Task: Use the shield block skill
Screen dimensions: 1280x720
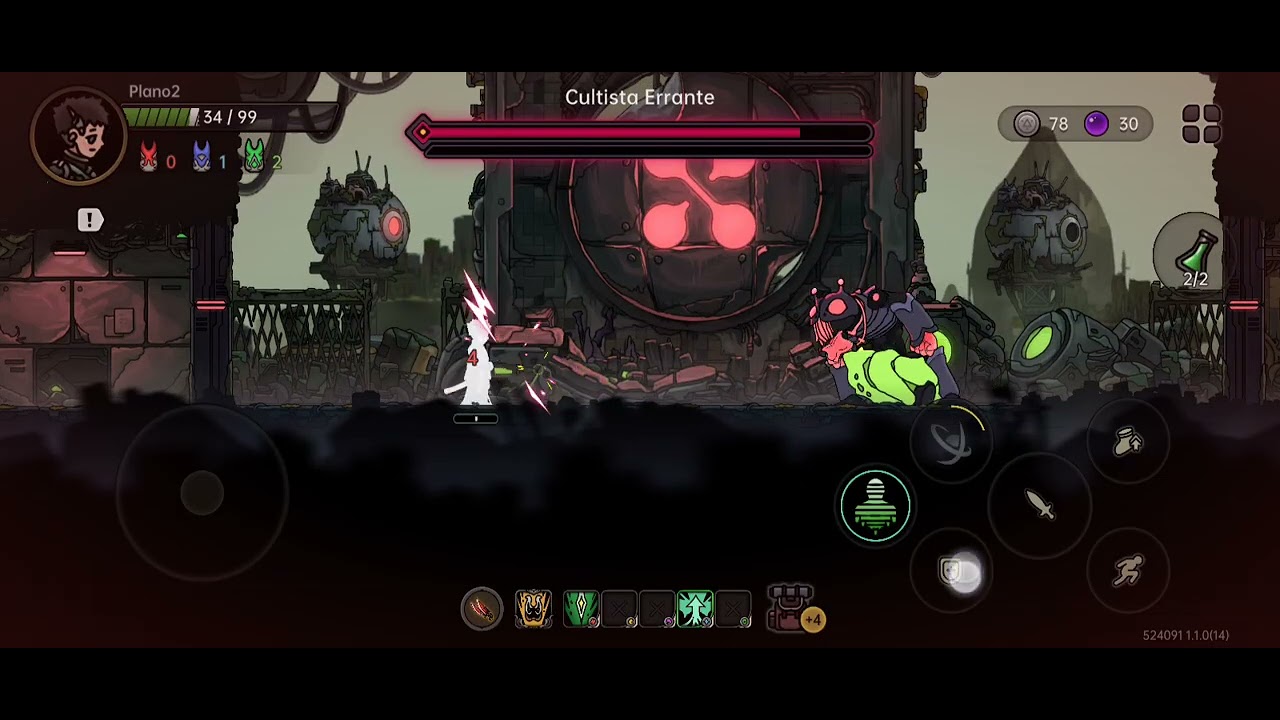Action: click(x=952, y=571)
